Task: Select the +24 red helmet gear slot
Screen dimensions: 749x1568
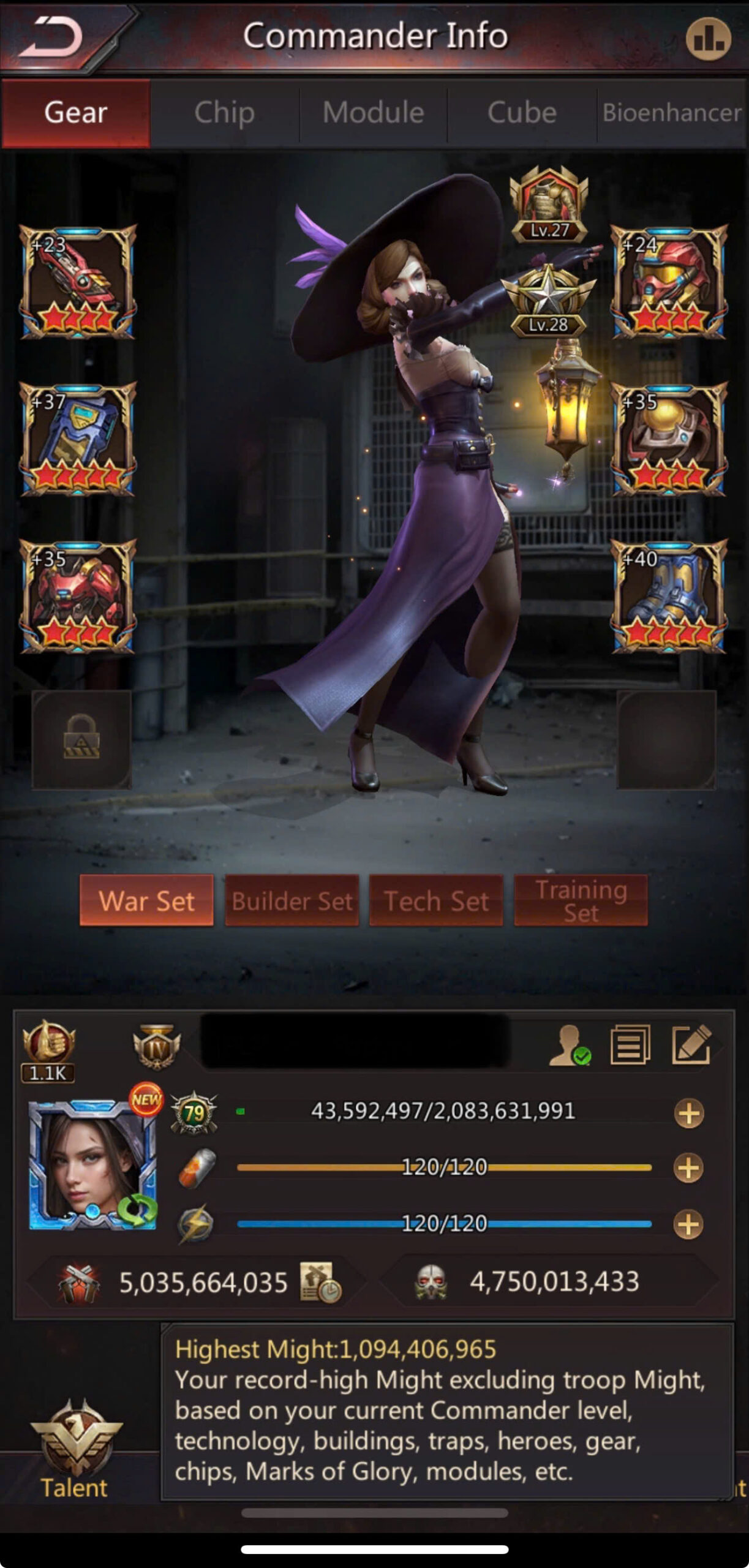Action: (x=669, y=282)
